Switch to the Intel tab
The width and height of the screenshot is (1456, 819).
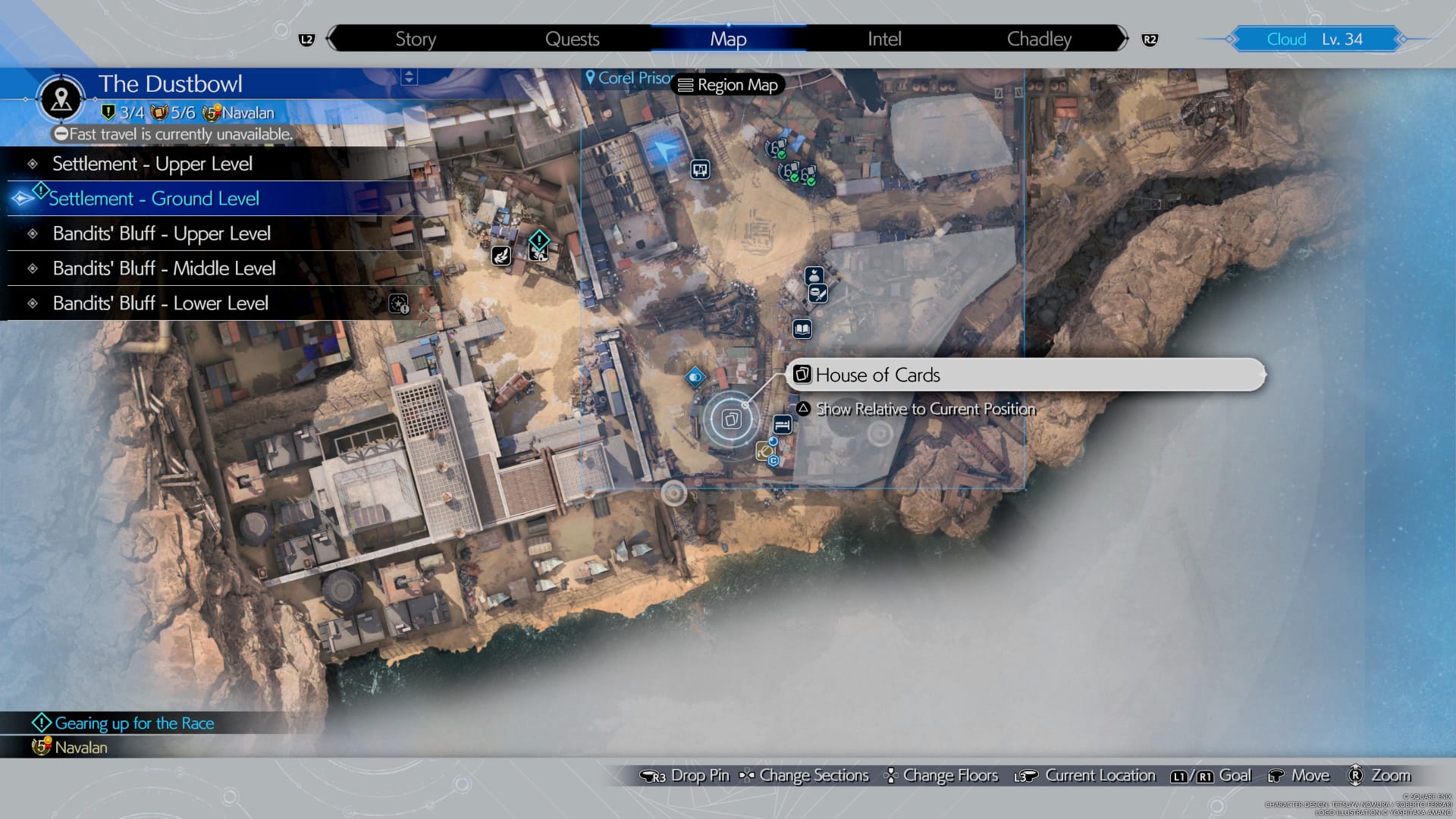(883, 39)
